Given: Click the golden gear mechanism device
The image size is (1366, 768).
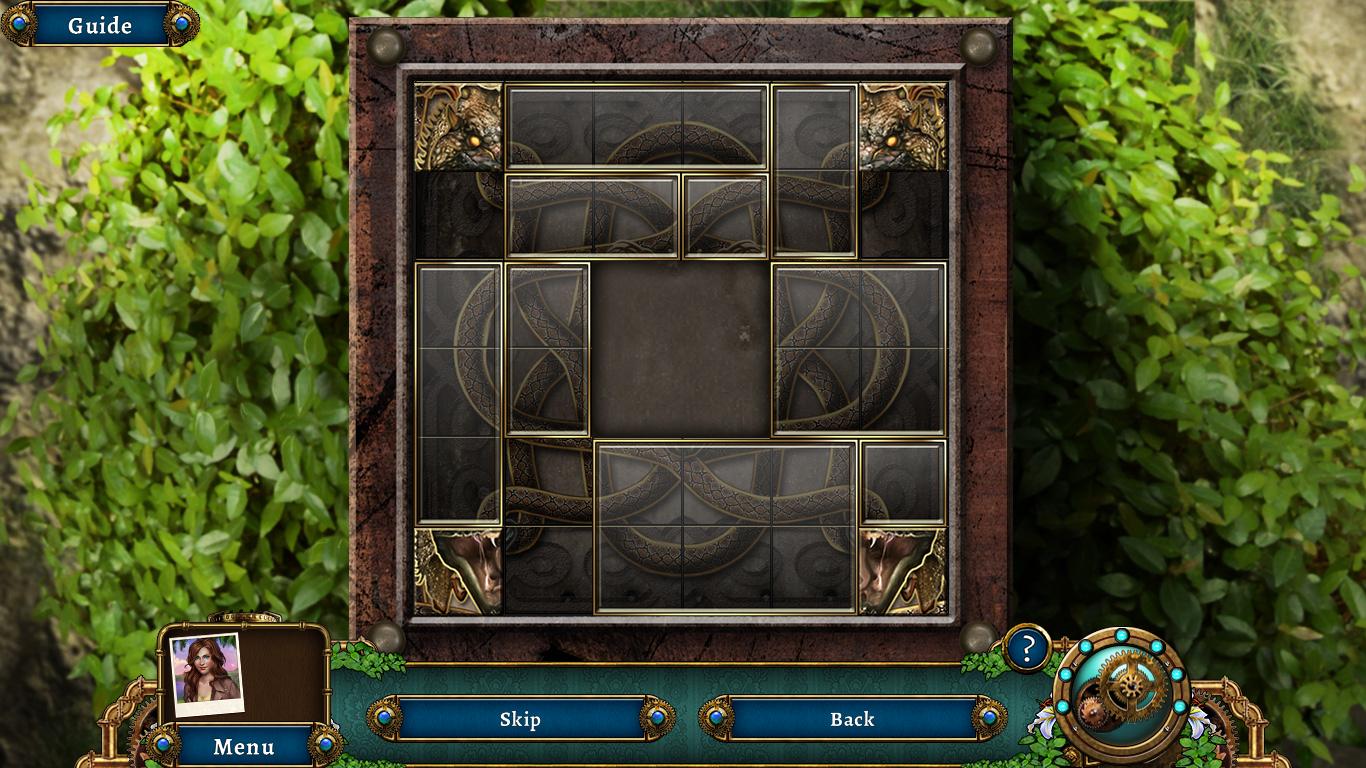Looking at the screenshot, I should click(x=1120, y=690).
